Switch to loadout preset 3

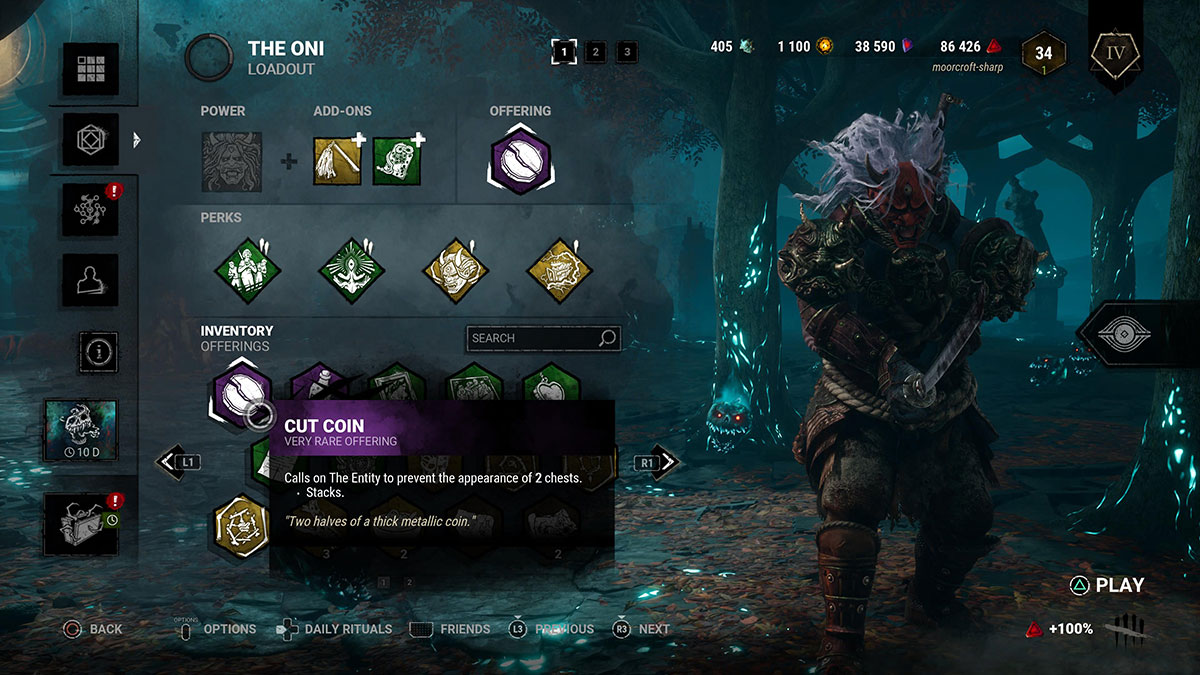pyautogui.click(x=626, y=51)
